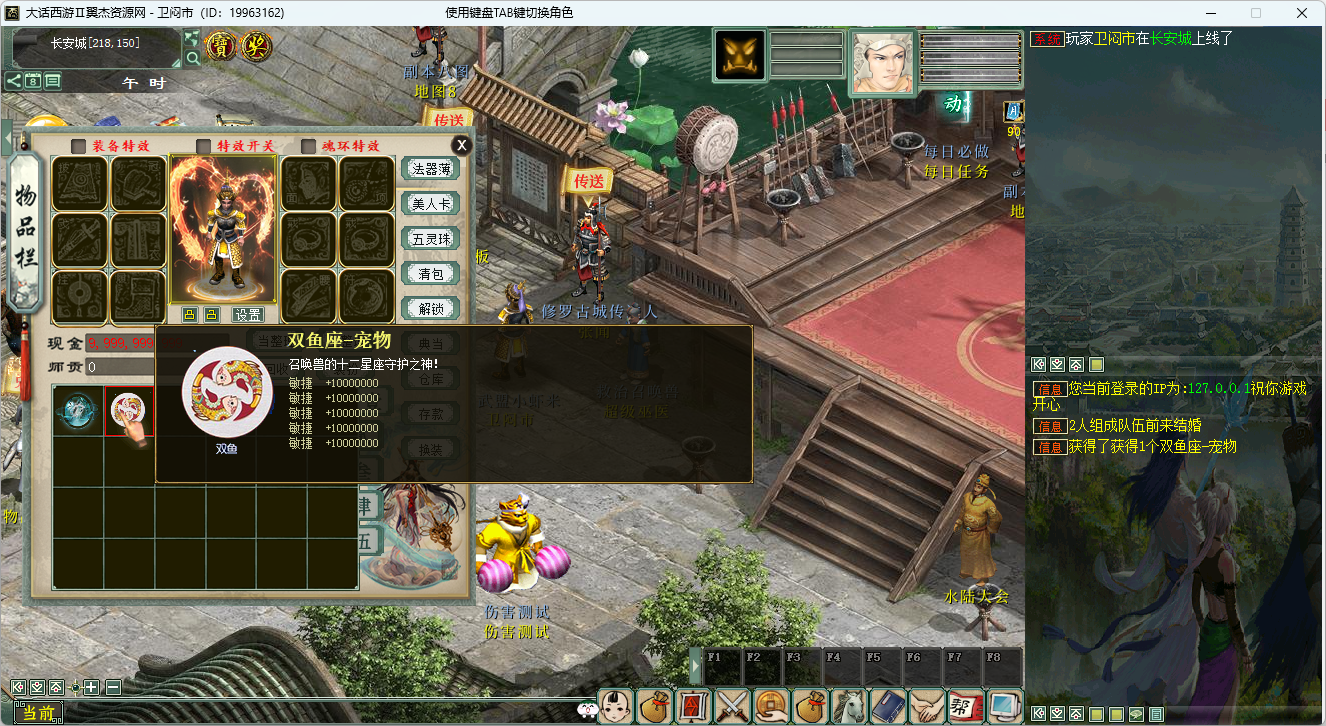Open the 美人卡 button
Image resolution: width=1326 pixels, height=726 pixels.
(430, 204)
